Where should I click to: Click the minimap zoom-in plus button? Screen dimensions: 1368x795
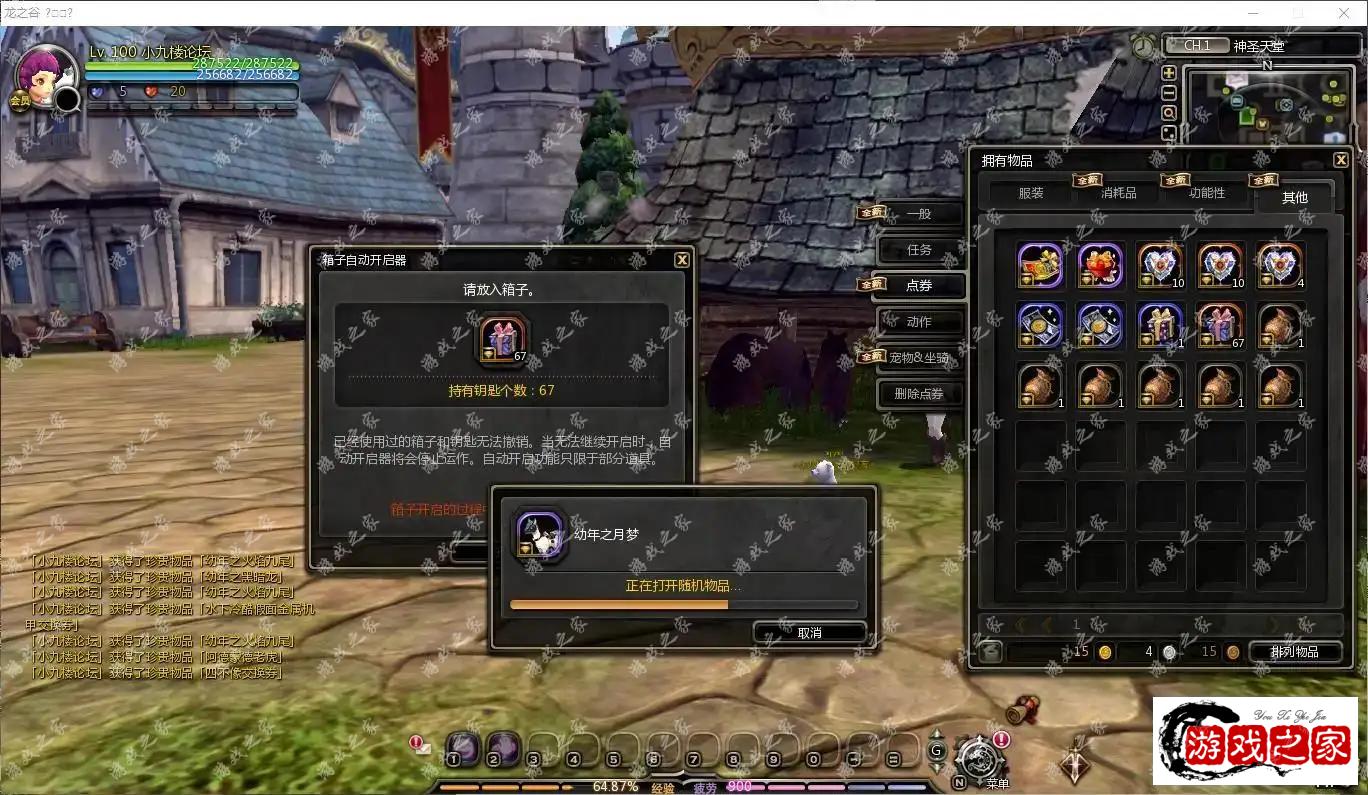coord(1168,73)
